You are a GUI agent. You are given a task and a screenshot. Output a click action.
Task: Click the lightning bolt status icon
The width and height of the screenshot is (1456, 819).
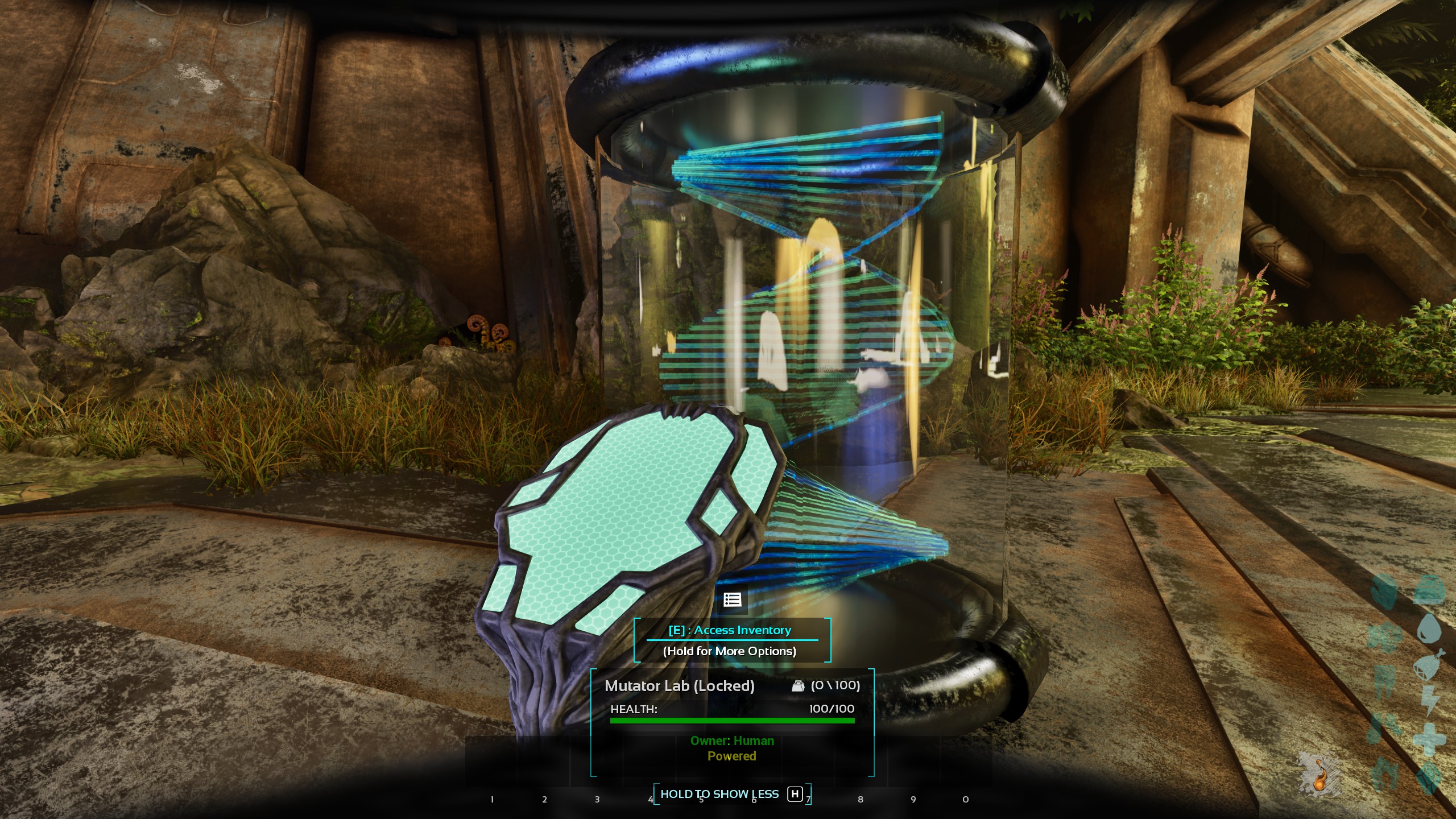click(x=1429, y=700)
